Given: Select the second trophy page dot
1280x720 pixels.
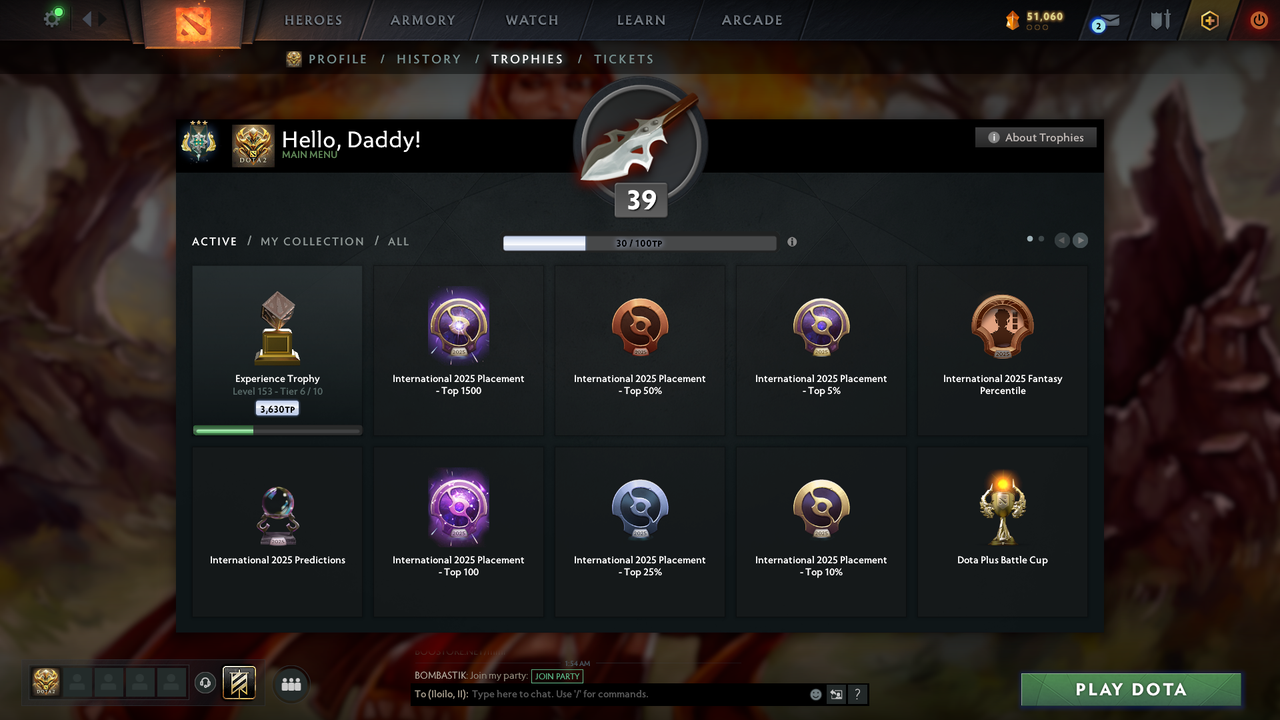Looking at the screenshot, I should point(1041,239).
